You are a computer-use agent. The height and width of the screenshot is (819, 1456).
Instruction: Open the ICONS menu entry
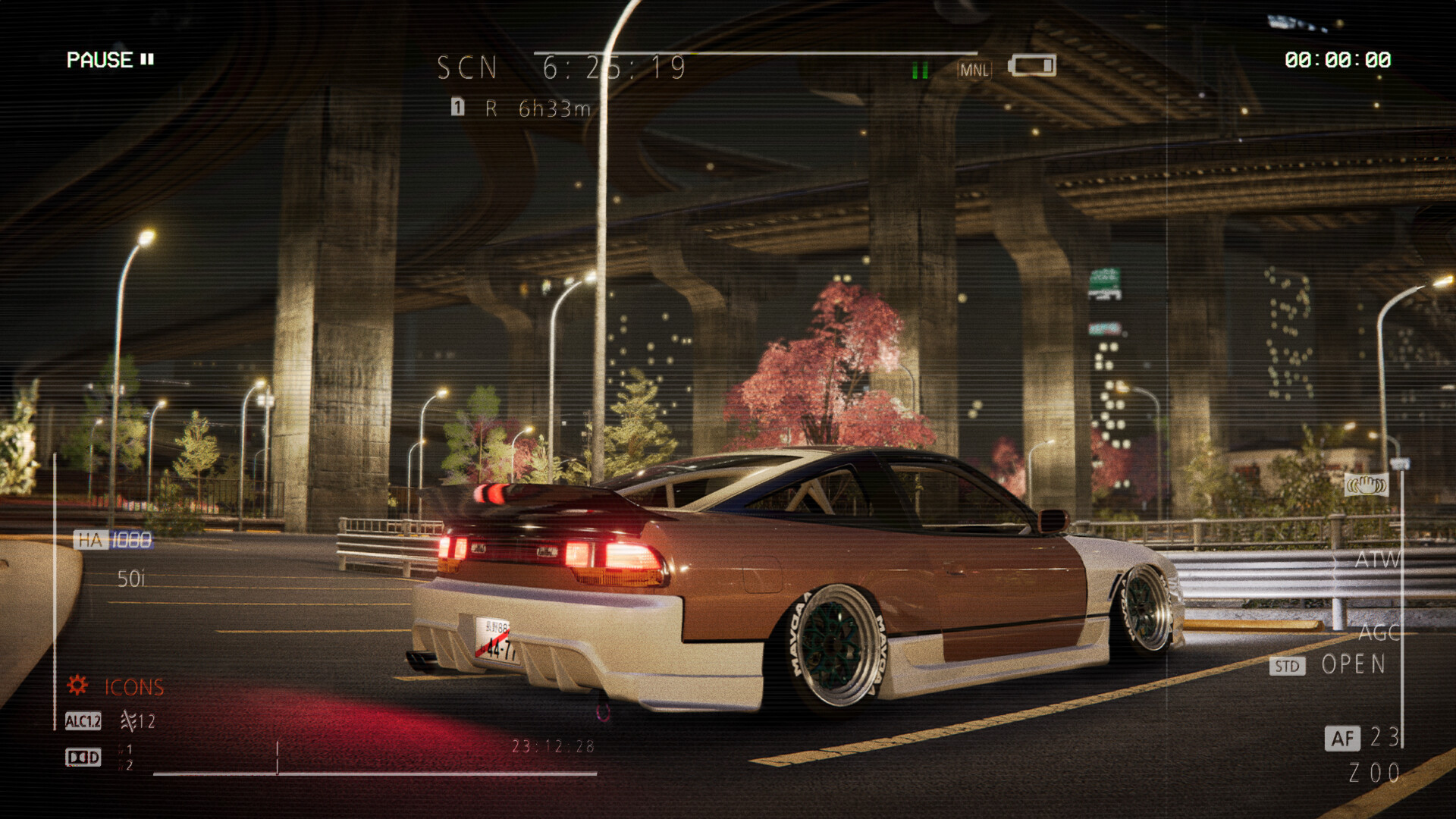[133, 687]
